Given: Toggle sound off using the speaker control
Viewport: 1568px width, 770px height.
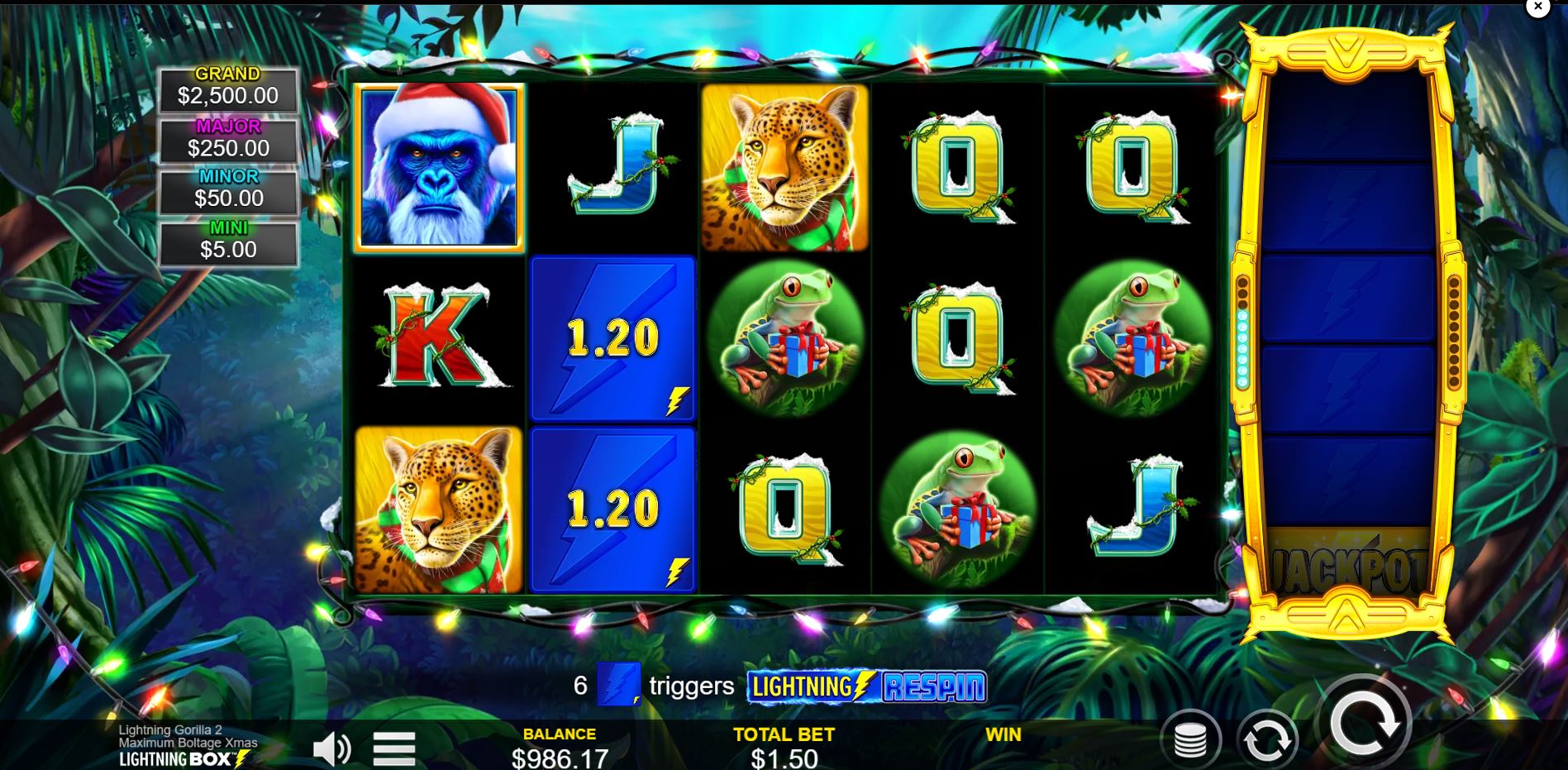Looking at the screenshot, I should click(x=333, y=747).
